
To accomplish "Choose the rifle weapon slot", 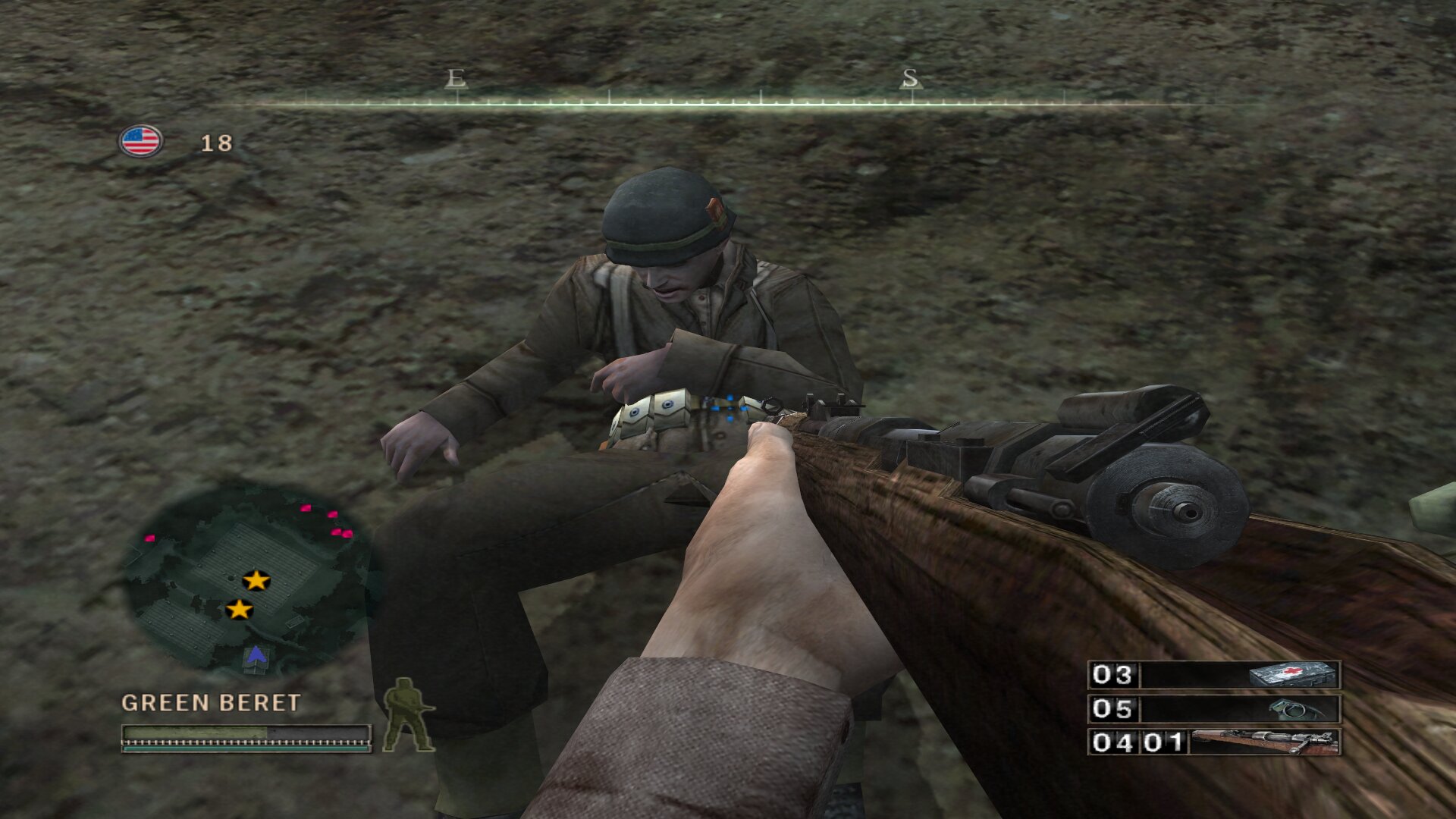I will tap(1214, 742).
